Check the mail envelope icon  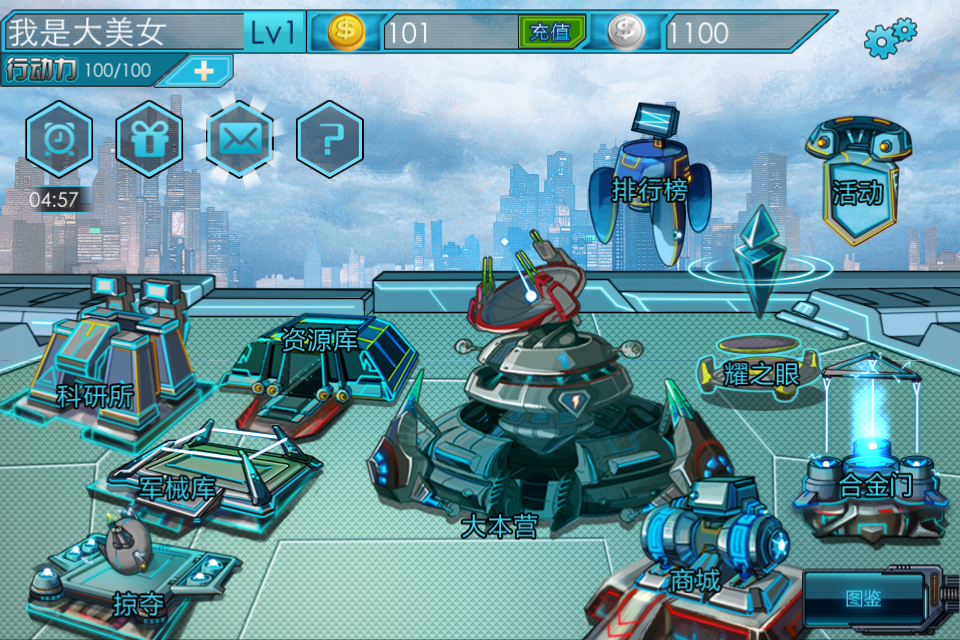239,139
